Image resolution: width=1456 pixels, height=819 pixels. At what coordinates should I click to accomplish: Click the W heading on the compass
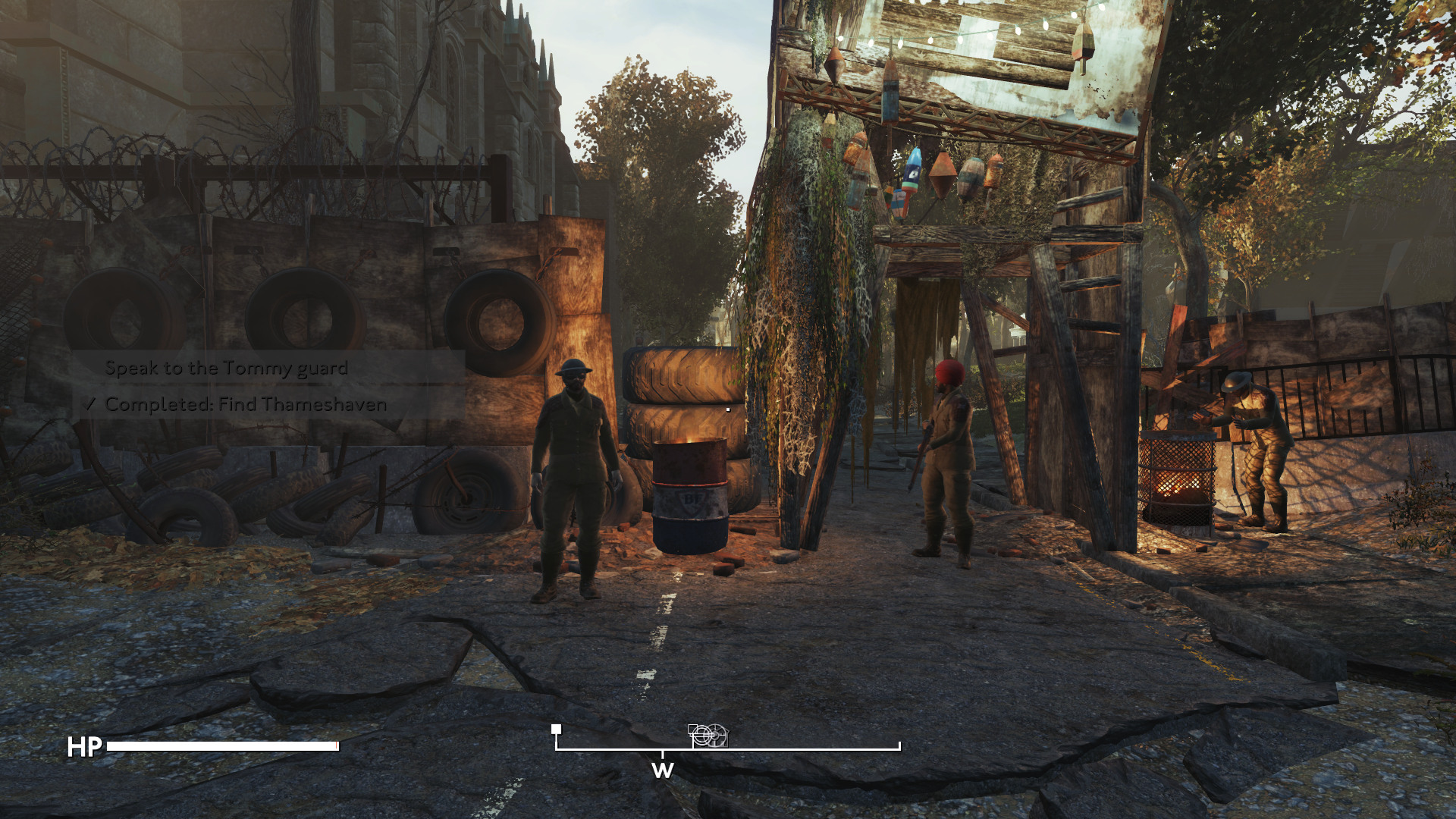tap(662, 770)
